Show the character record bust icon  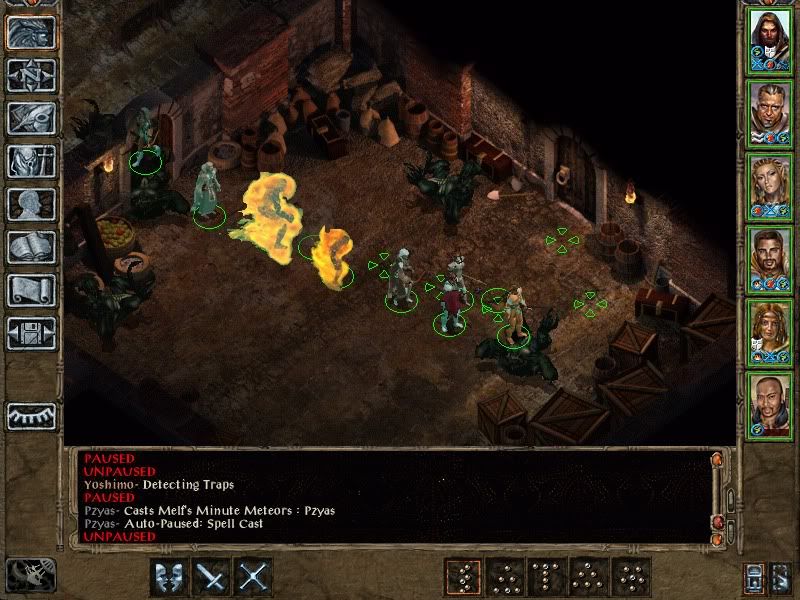click(31, 204)
